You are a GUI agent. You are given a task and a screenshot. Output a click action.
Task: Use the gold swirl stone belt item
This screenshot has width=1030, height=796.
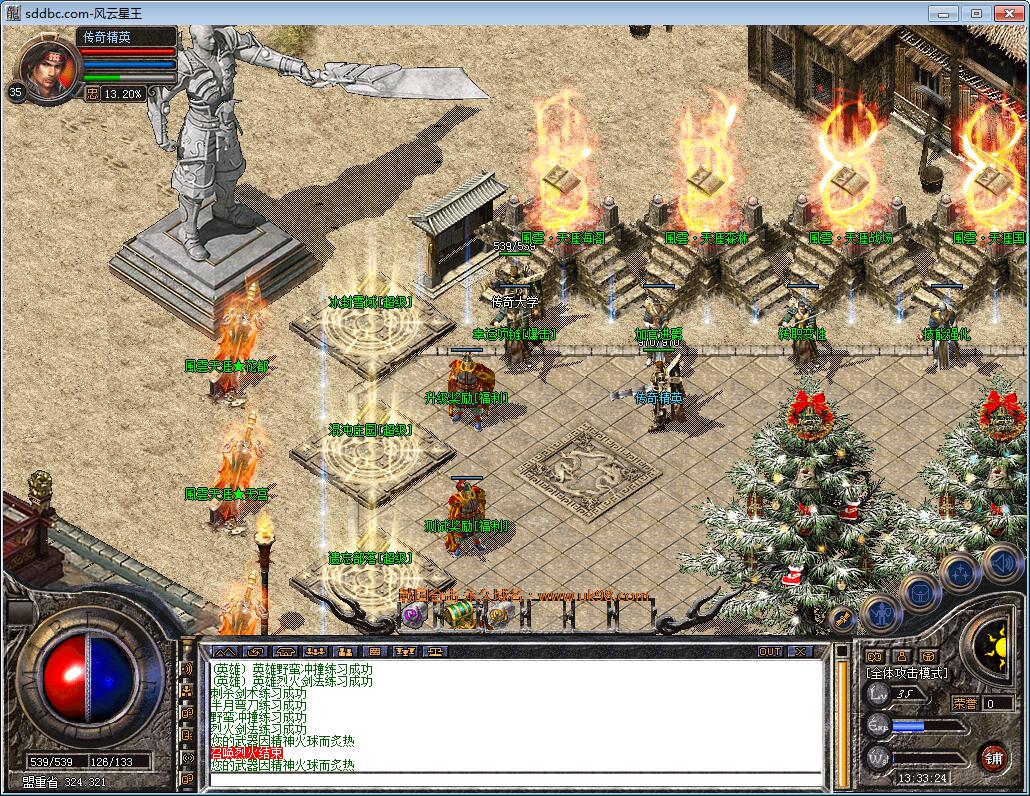498,616
